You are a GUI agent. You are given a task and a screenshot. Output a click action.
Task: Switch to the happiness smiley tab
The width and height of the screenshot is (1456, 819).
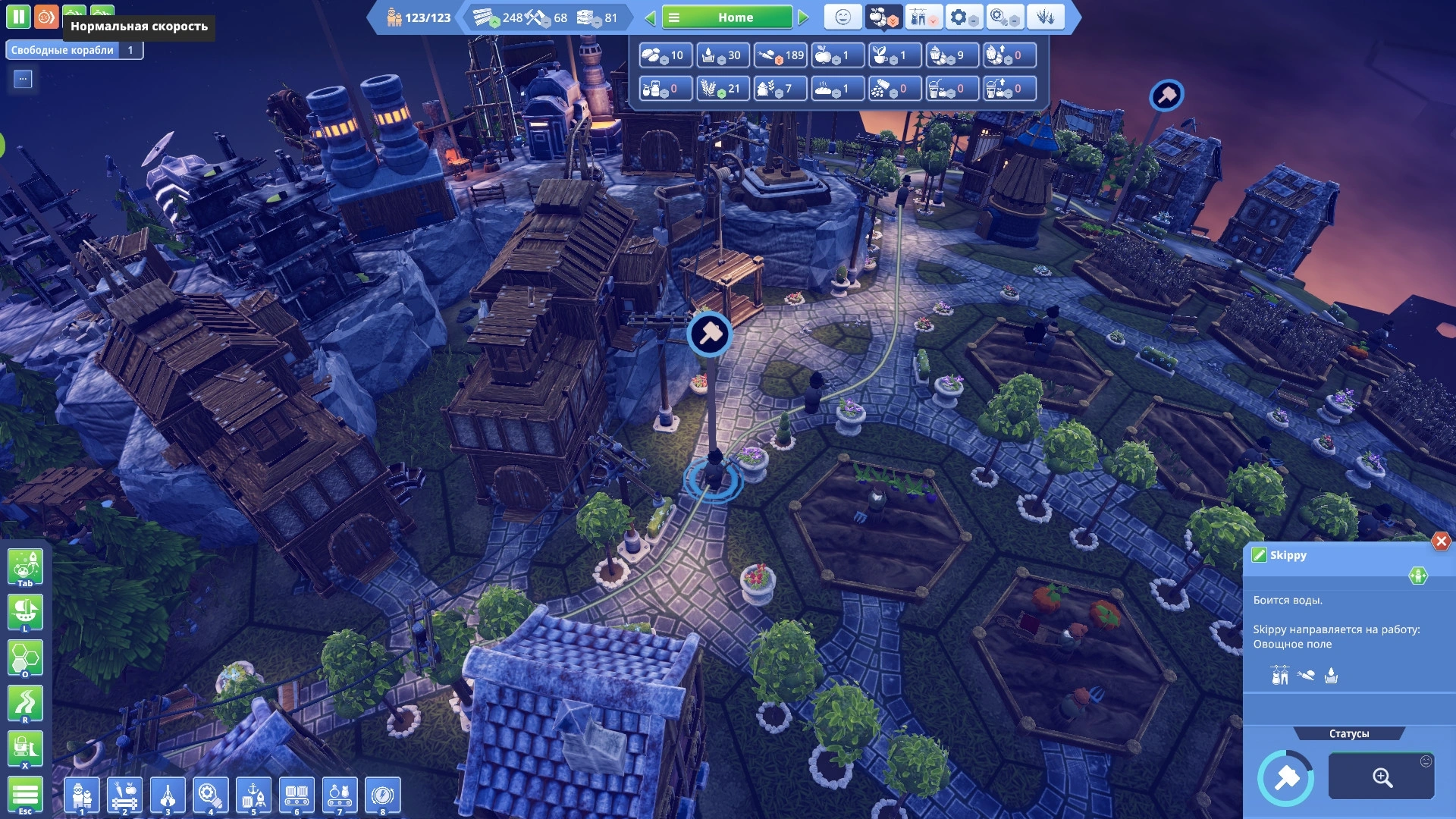point(843,17)
